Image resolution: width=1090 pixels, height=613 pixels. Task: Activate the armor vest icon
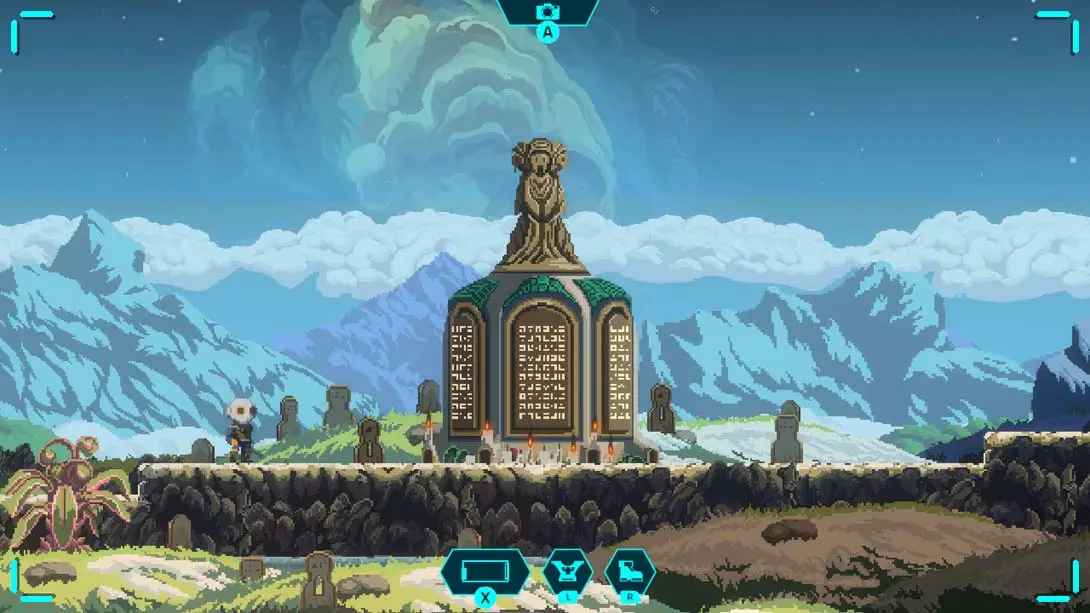tap(567, 574)
